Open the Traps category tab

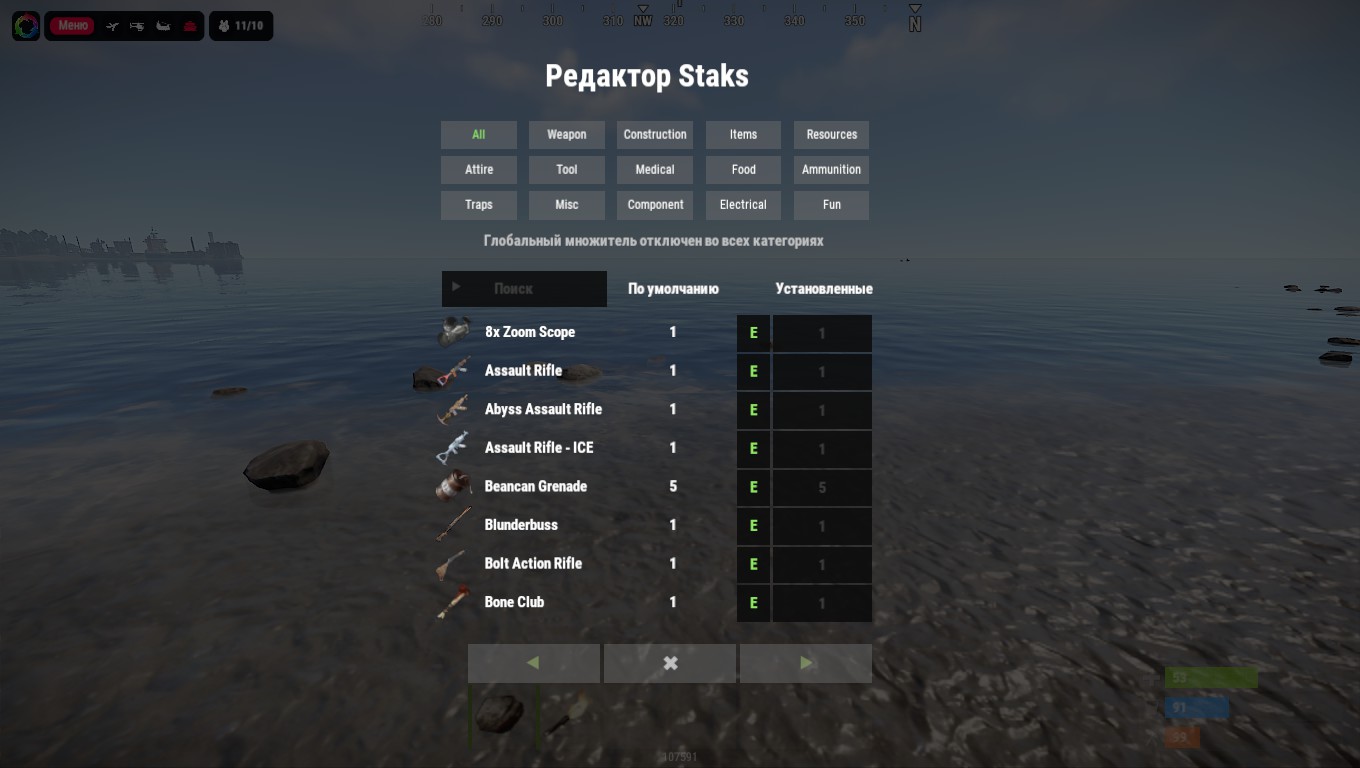[479, 205]
